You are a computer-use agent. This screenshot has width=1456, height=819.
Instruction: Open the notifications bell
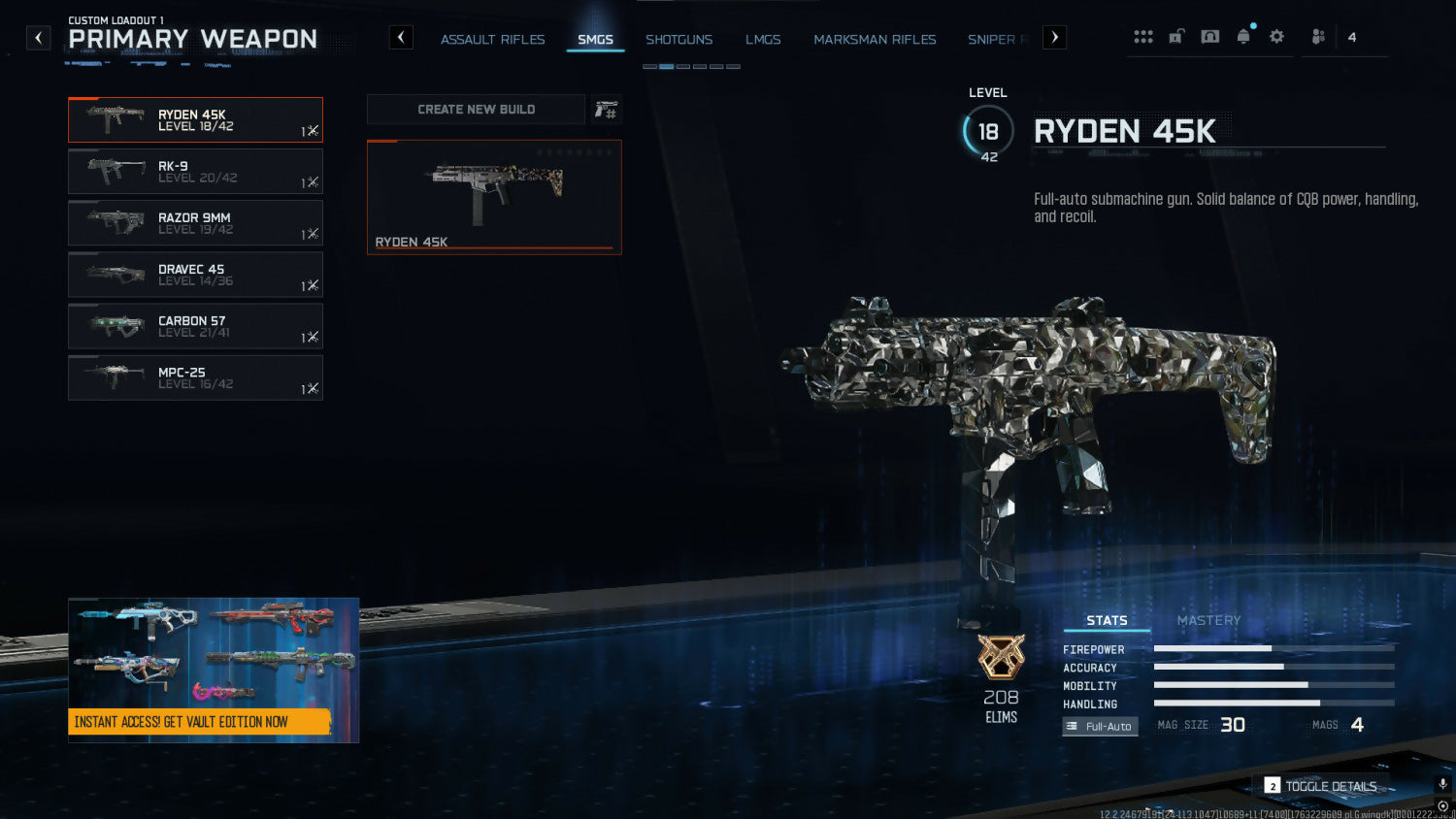tap(1243, 37)
